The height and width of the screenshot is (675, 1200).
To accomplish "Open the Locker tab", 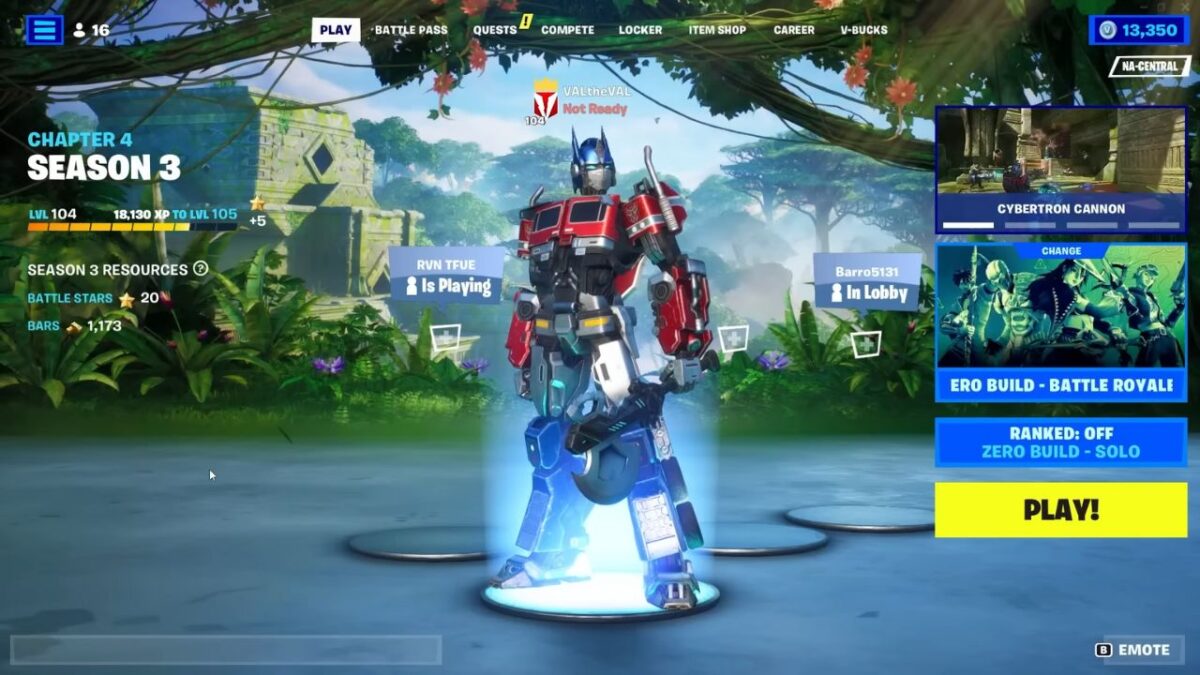I will (x=640, y=30).
